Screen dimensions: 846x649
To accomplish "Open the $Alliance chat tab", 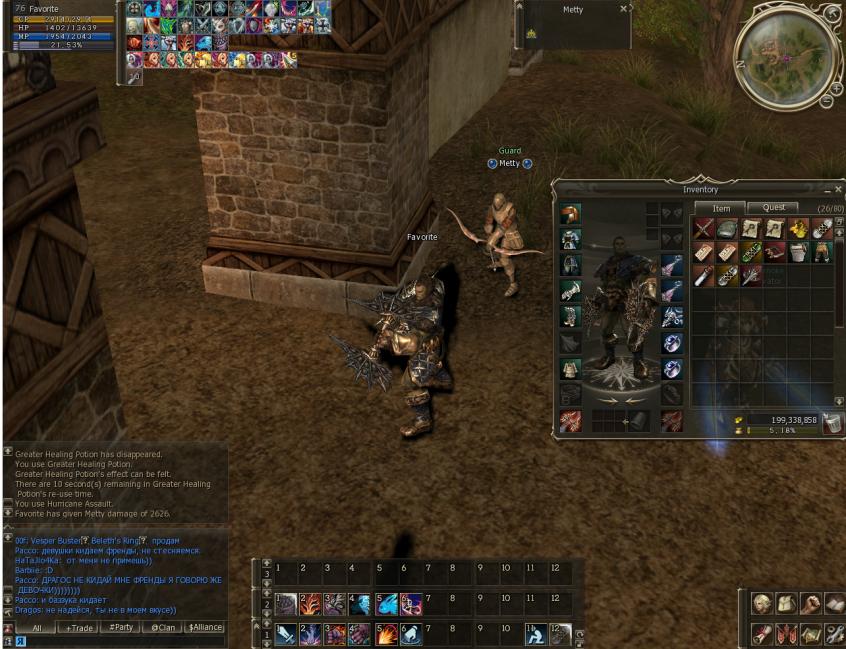I will click(205, 628).
